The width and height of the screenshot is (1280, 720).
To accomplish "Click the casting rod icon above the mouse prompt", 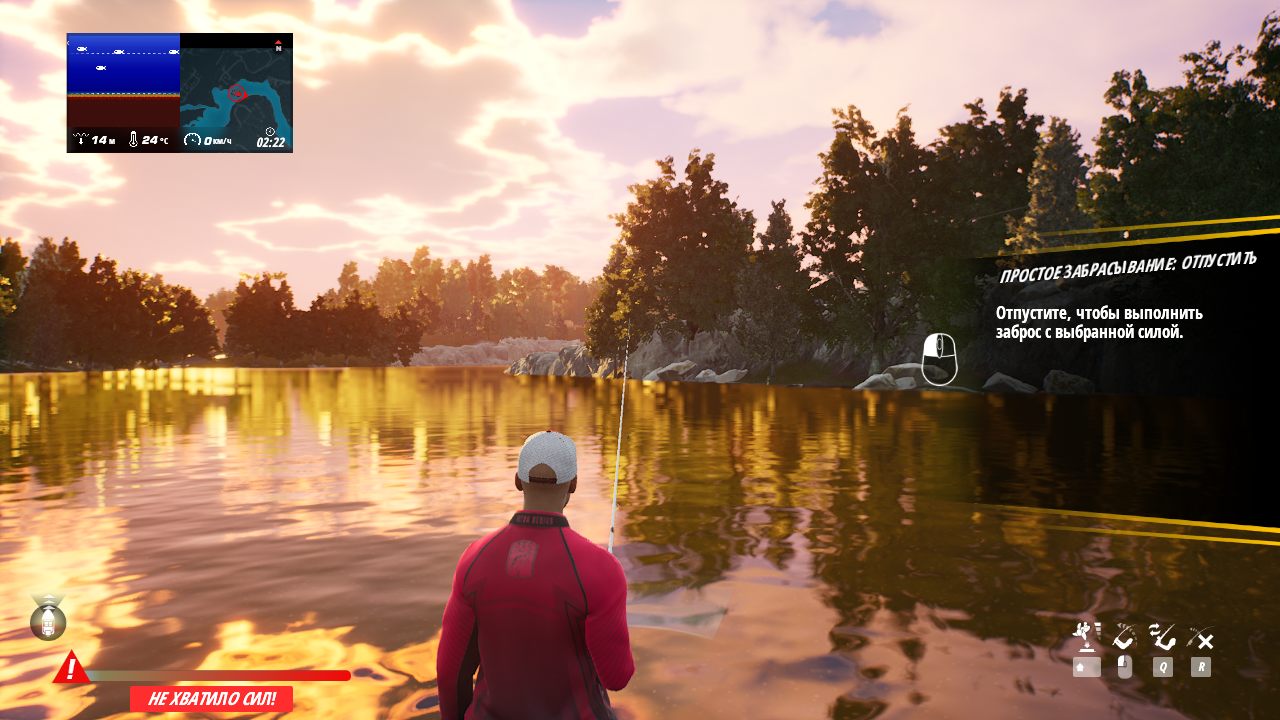I will 1124,638.
